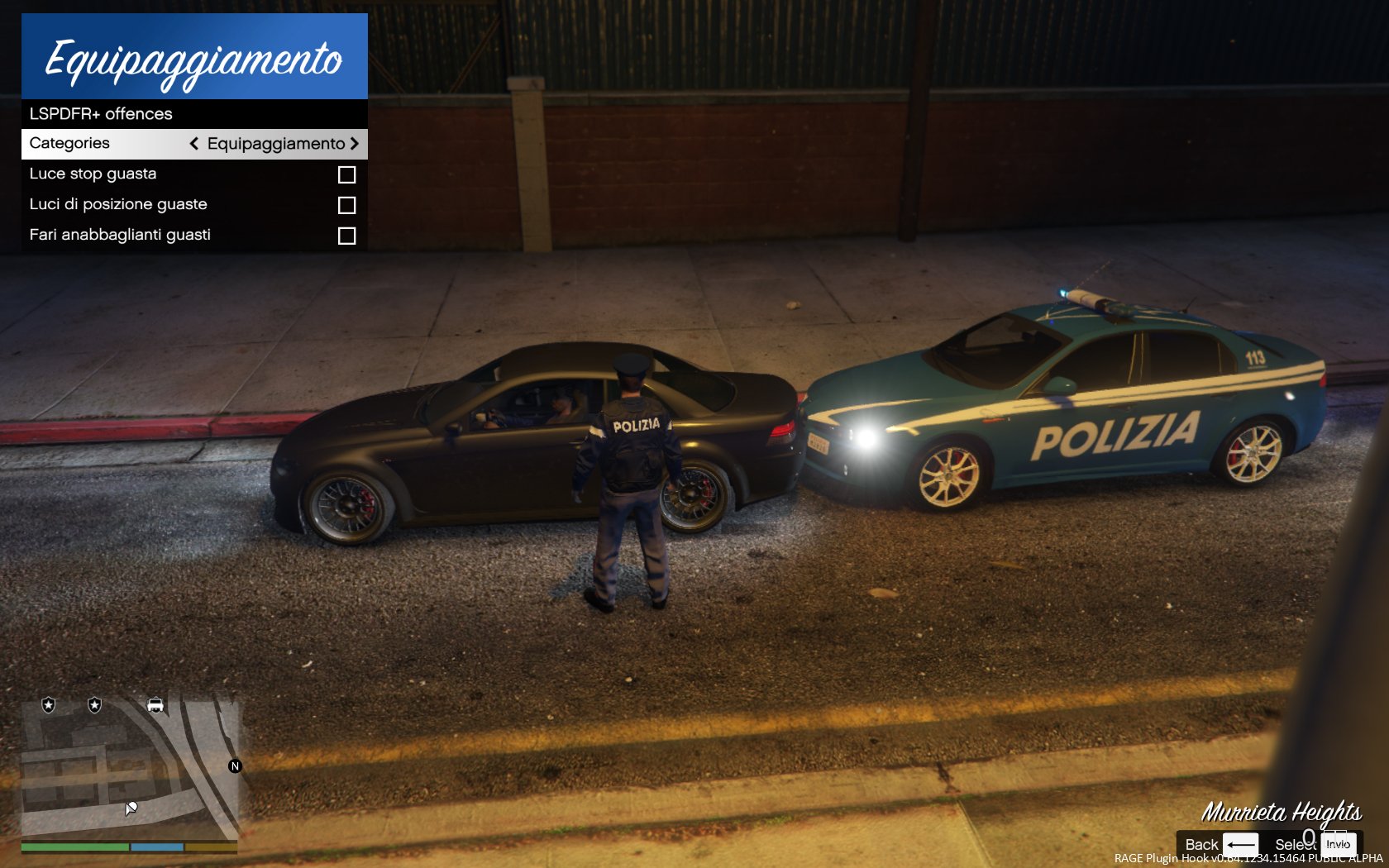The image size is (1389, 868).
Task: Select the Categories row
Action: 70,144
